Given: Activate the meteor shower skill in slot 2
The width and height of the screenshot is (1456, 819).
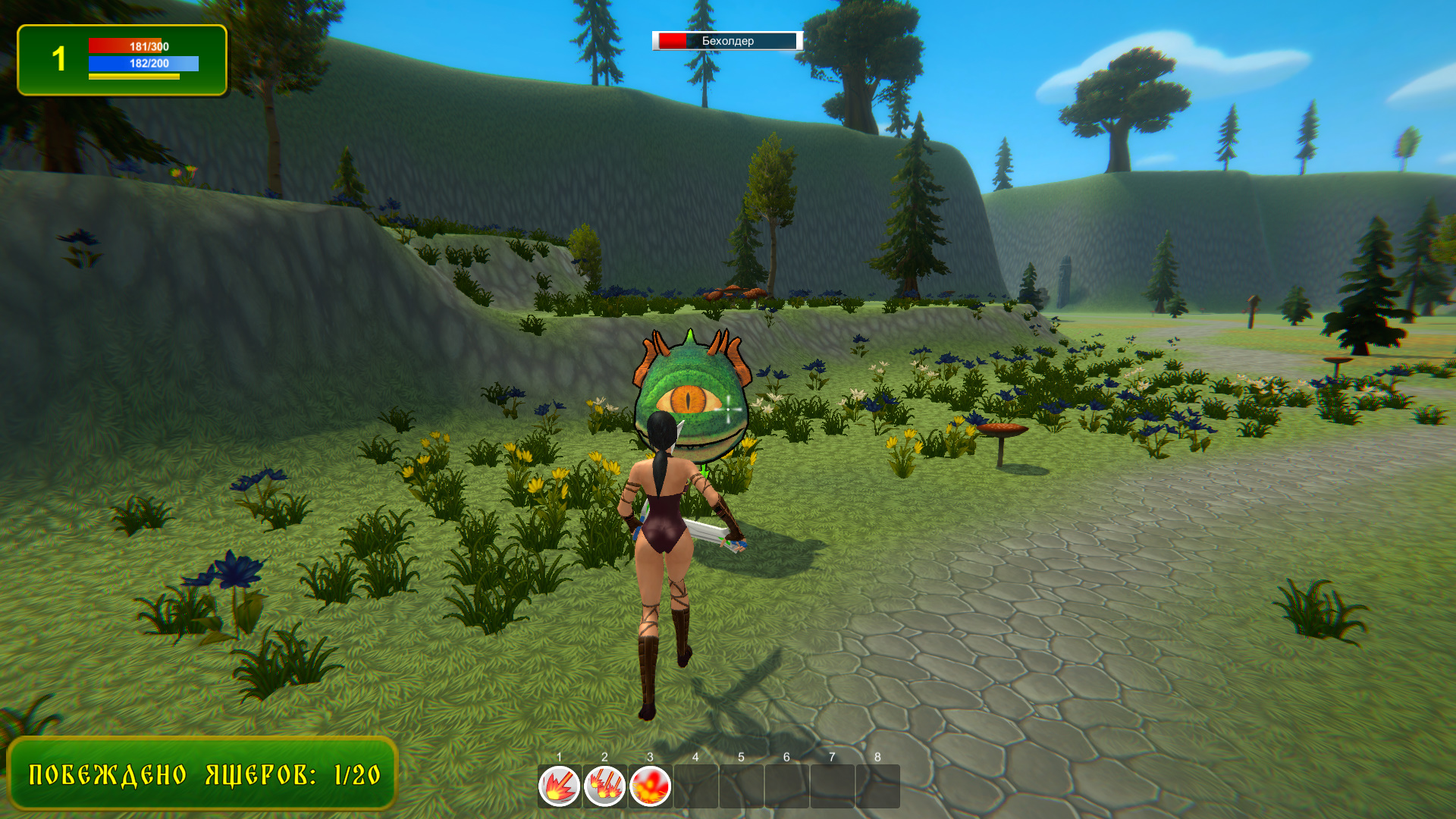Looking at the screenshot, I should pyautogui.click(x=604, y=787).
